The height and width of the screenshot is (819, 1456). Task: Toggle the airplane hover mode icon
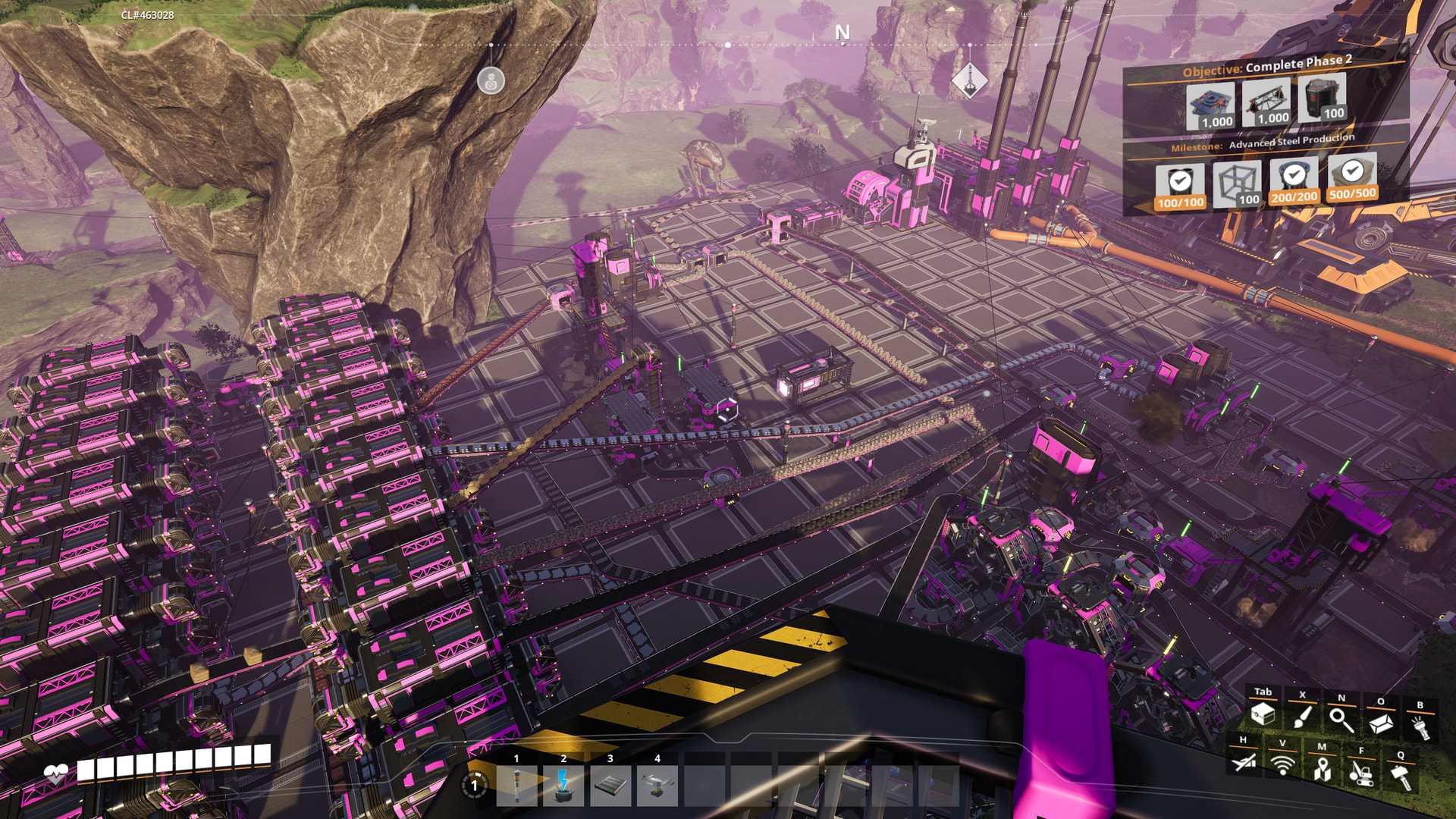coord(1243,761)
